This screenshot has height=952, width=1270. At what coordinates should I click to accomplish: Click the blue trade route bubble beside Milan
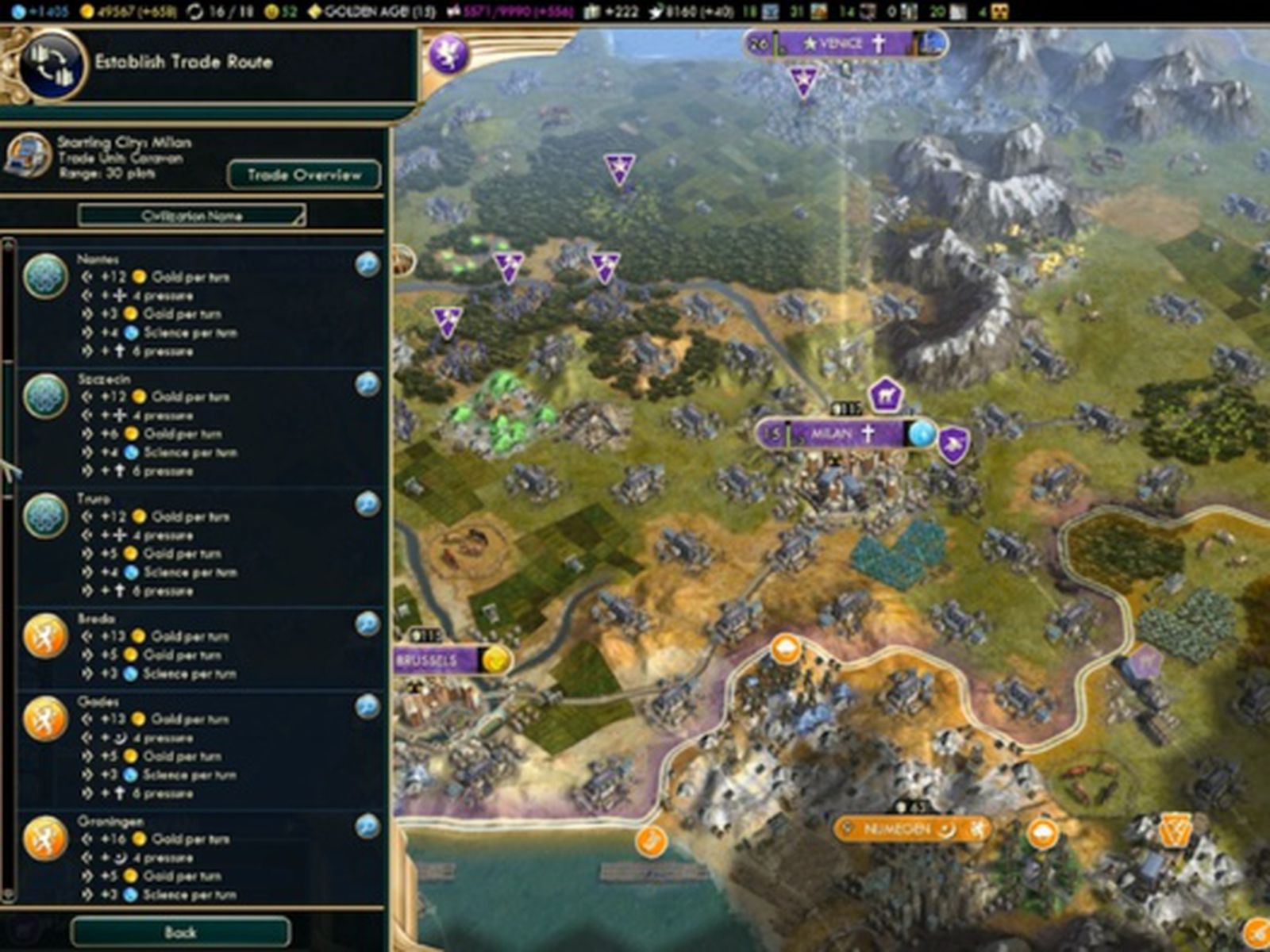tap(924, 435)
